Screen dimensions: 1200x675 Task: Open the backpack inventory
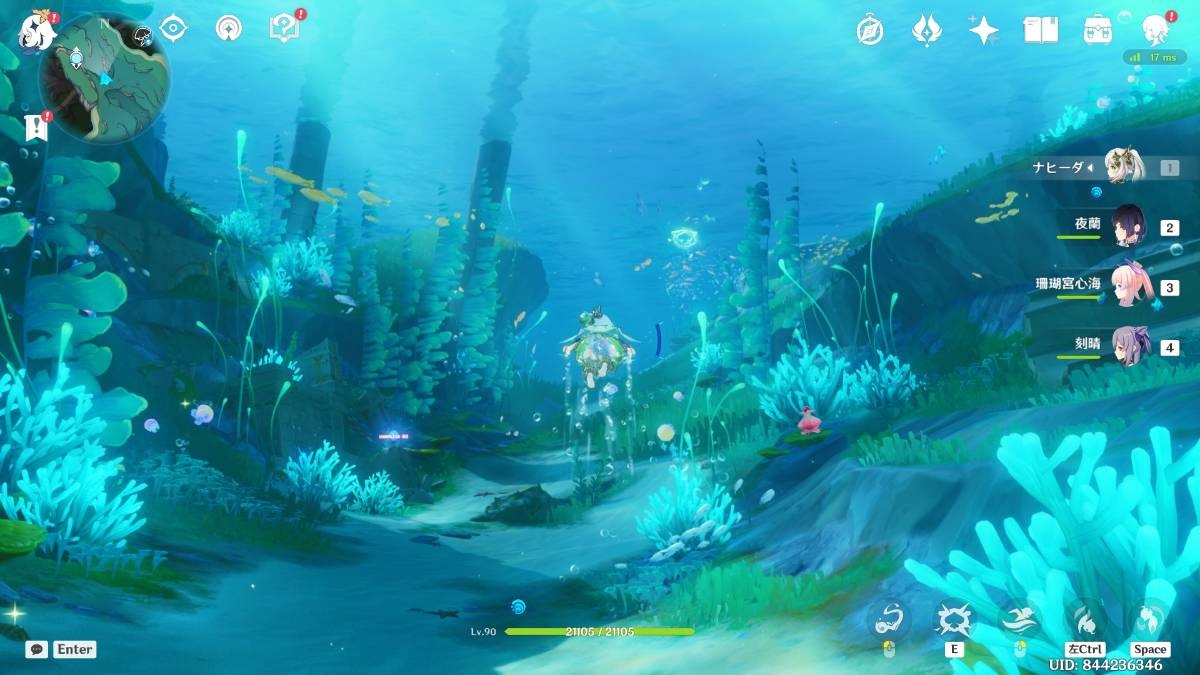click(x=1098, y=30)
